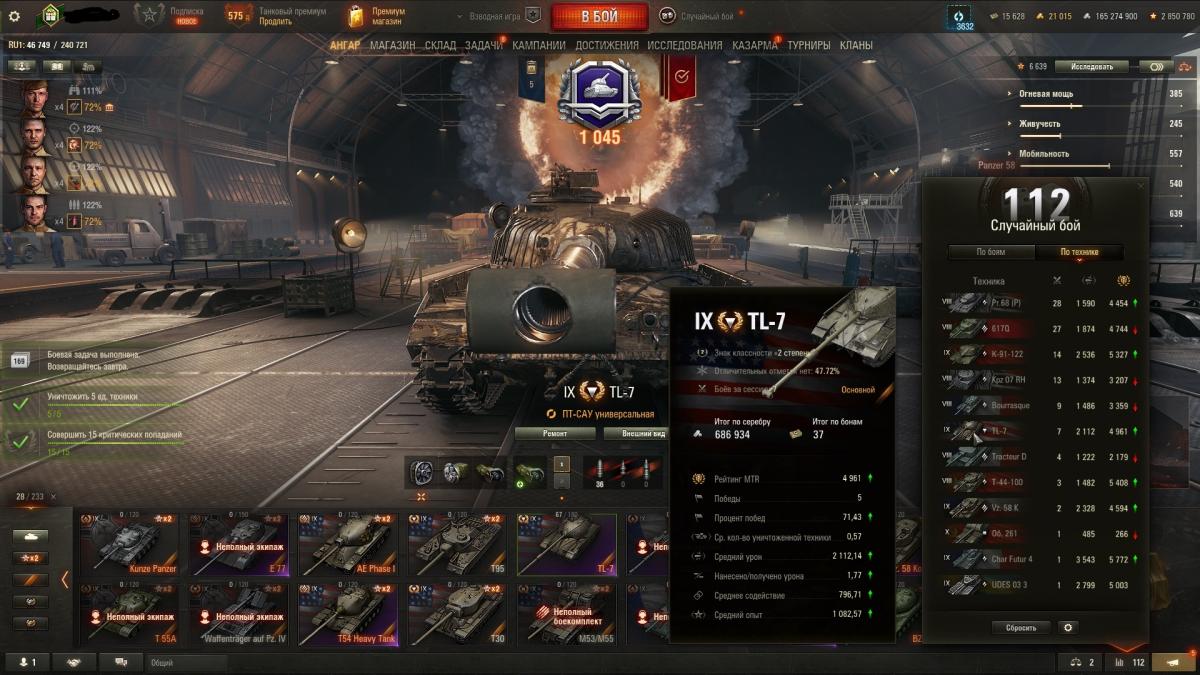Open the settings gear menu
Image resolution: width=1200 pixels, height=675 pixels.
pos(14,16)
